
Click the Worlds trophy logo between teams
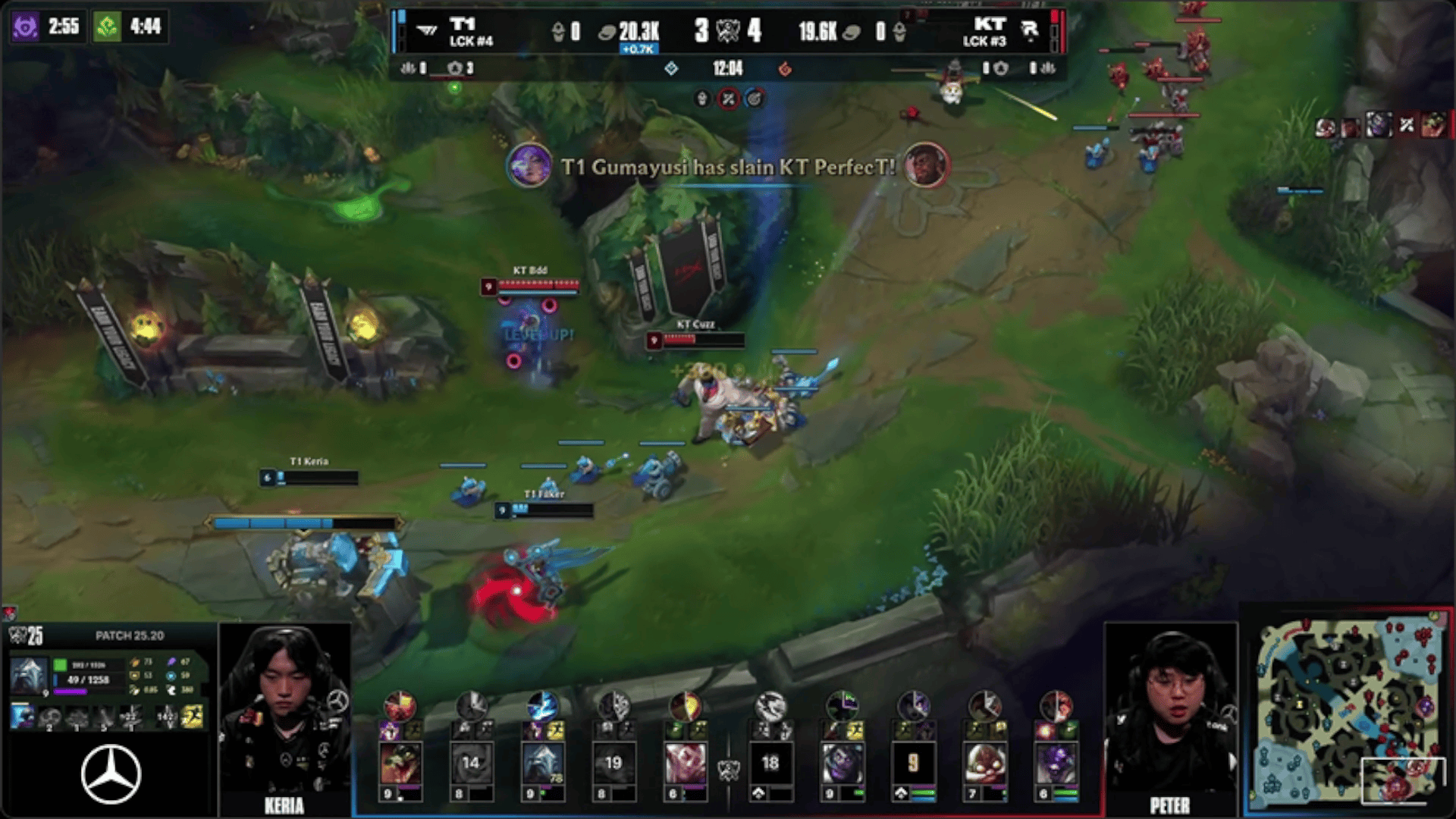(x=728, y=31)
